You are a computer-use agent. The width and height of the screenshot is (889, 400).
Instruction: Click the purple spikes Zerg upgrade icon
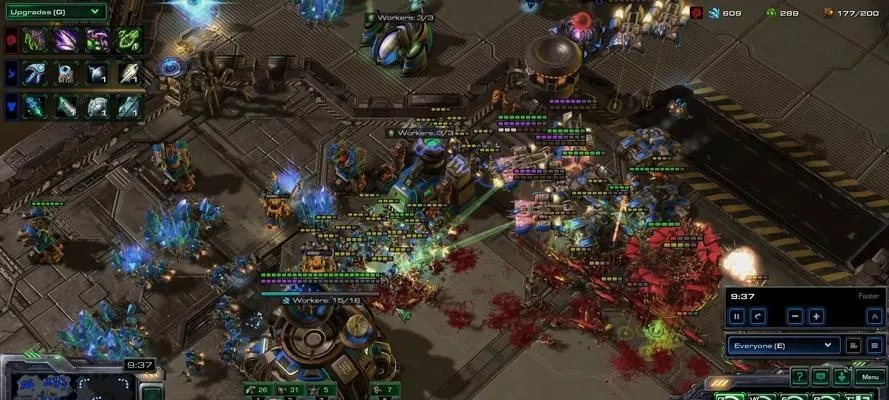pyautogui.click(x=67, y=40)
